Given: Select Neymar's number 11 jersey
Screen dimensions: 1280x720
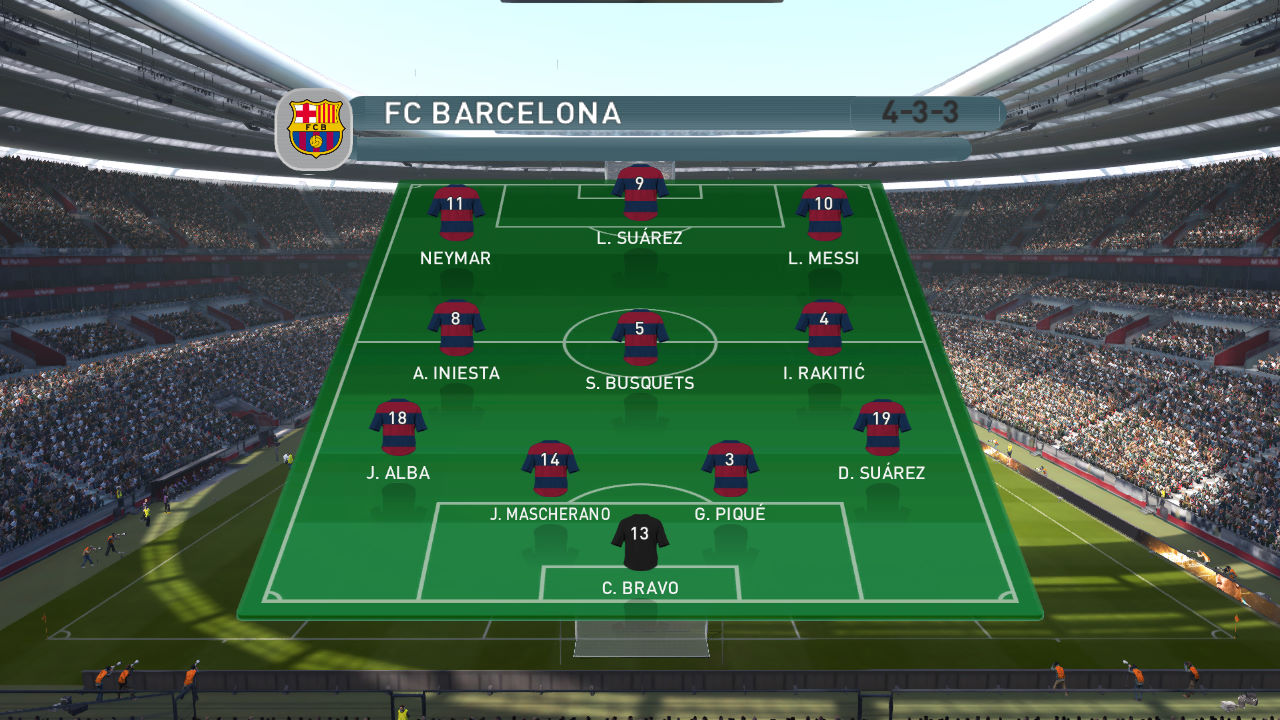Looking at the screenshot, I should (x=456, y=214).
